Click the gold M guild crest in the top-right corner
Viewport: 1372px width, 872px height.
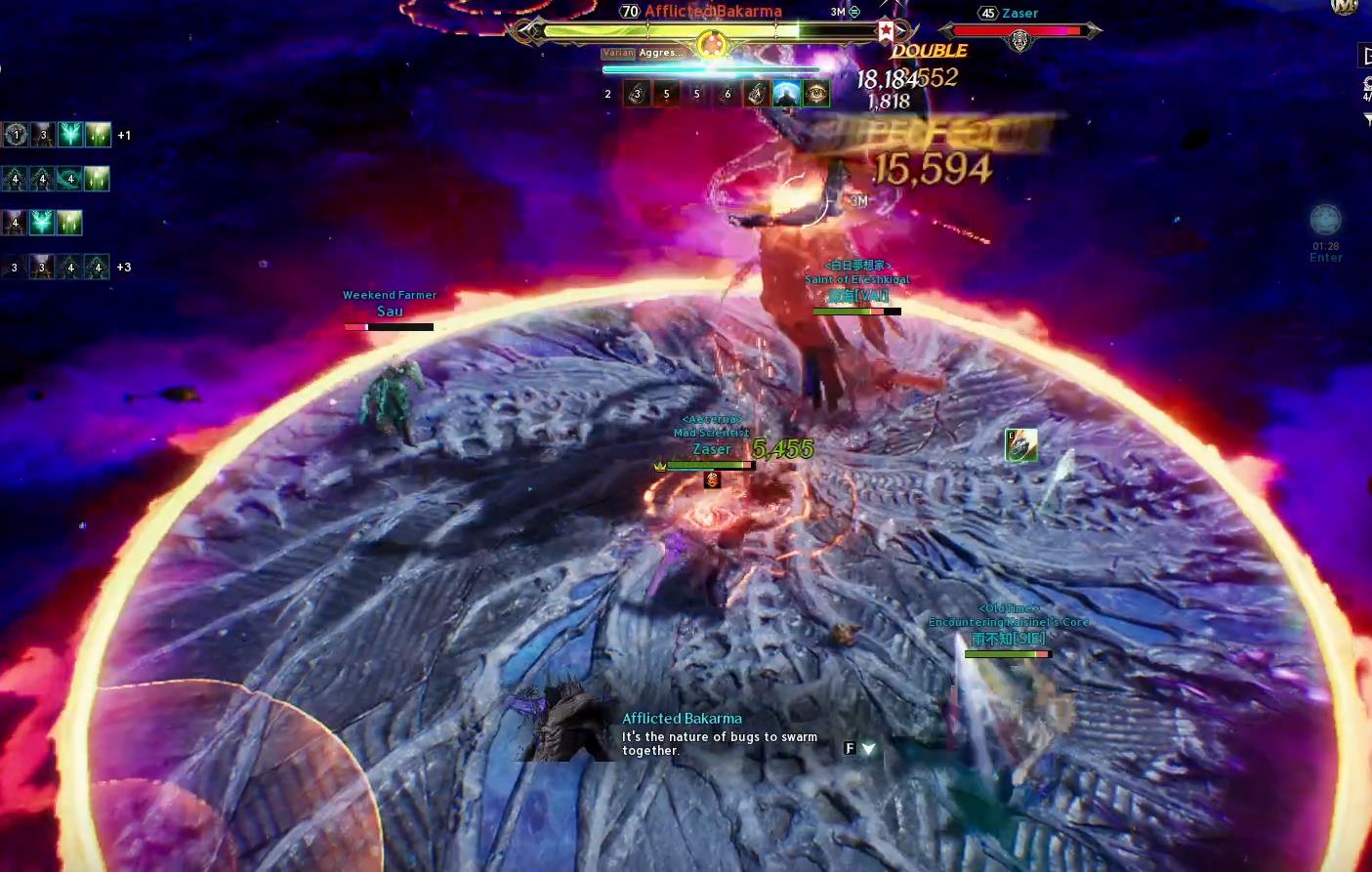pos(1342,8)
